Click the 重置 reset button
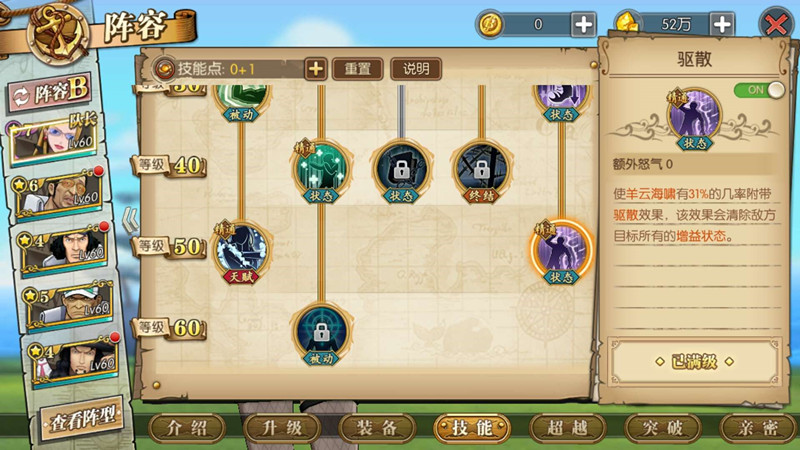 357,69
